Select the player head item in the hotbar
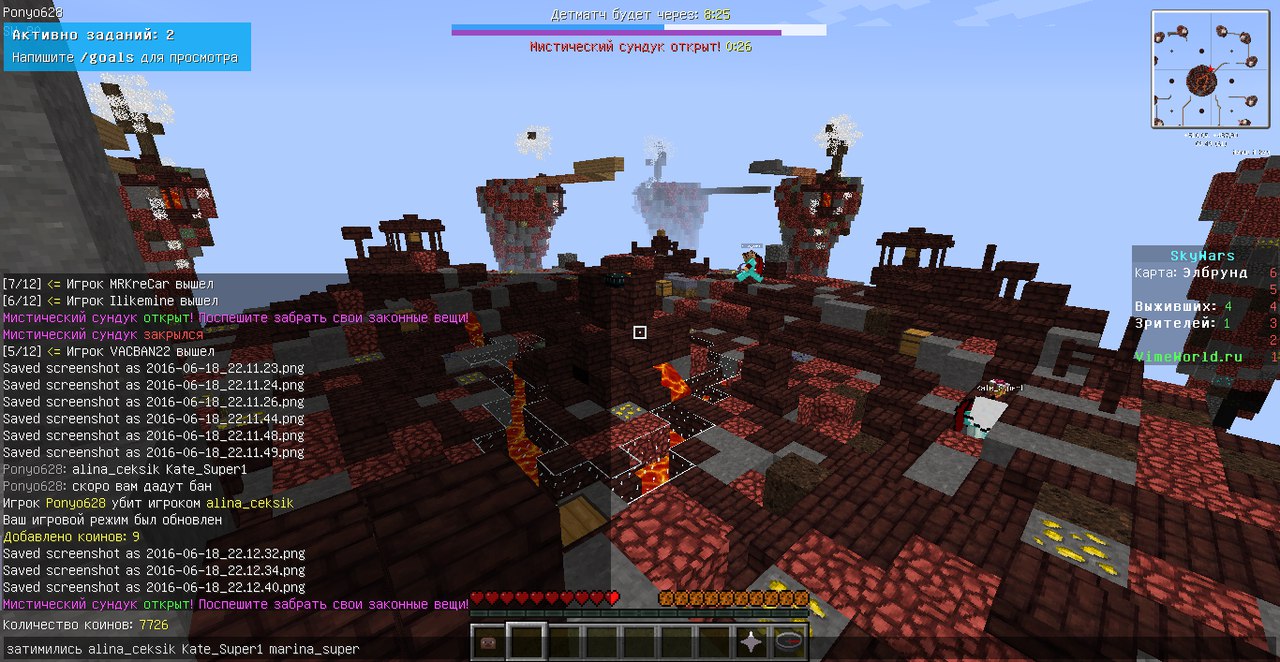The width and height of the screenshot is (1280, 662). tap(489, 641)
